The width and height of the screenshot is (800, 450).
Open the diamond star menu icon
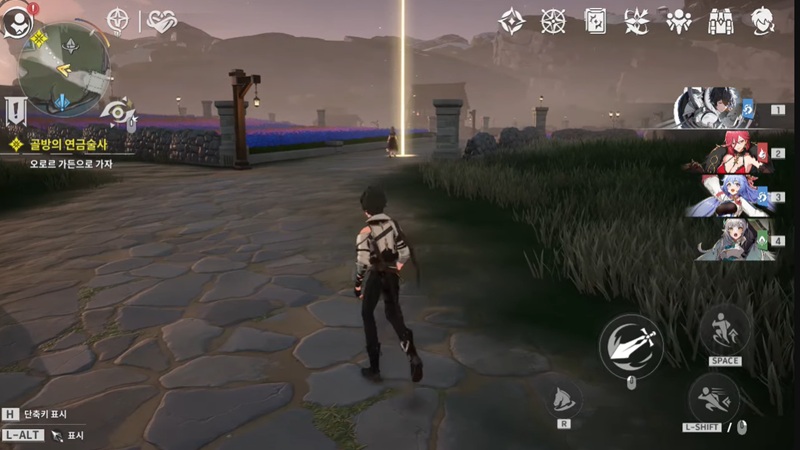tap(512, 20)
